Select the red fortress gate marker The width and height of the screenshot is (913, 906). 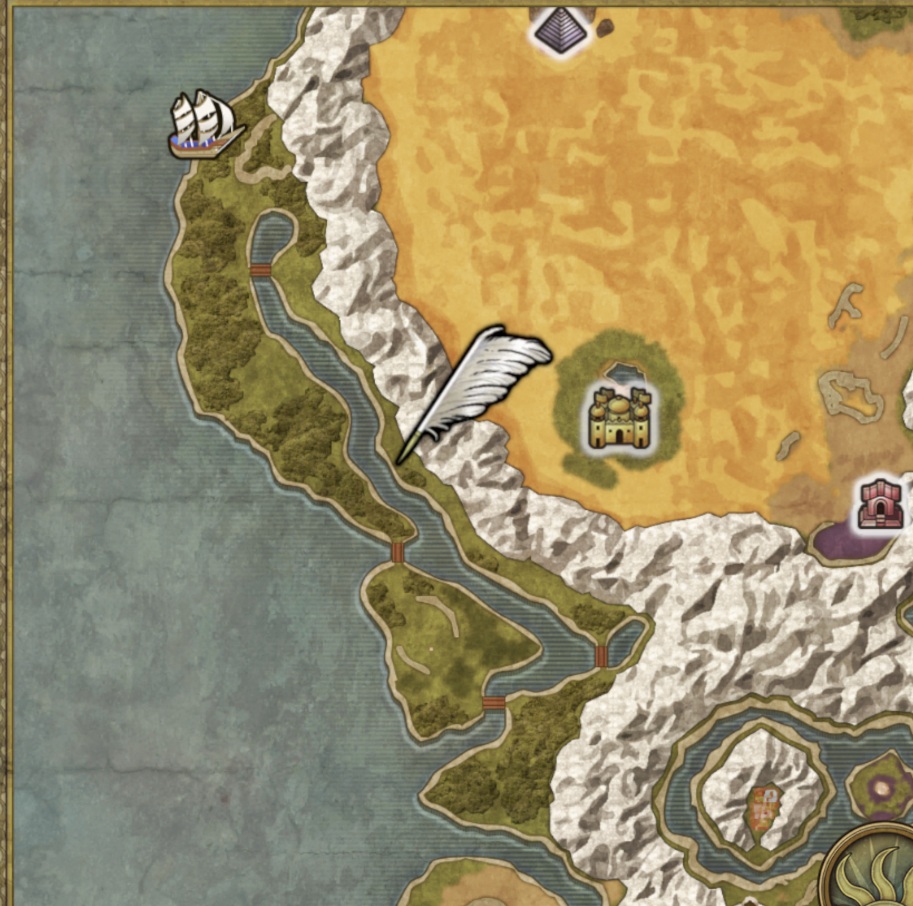tap(881, 505)
